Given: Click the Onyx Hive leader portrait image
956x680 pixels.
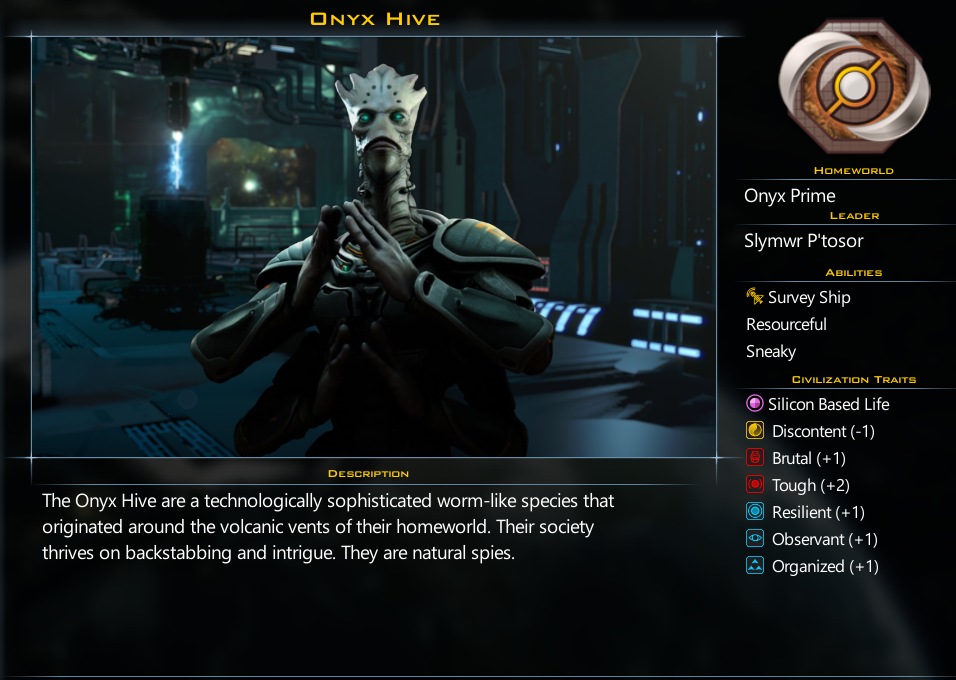Looking at the screenshot, I should [374, 247].
